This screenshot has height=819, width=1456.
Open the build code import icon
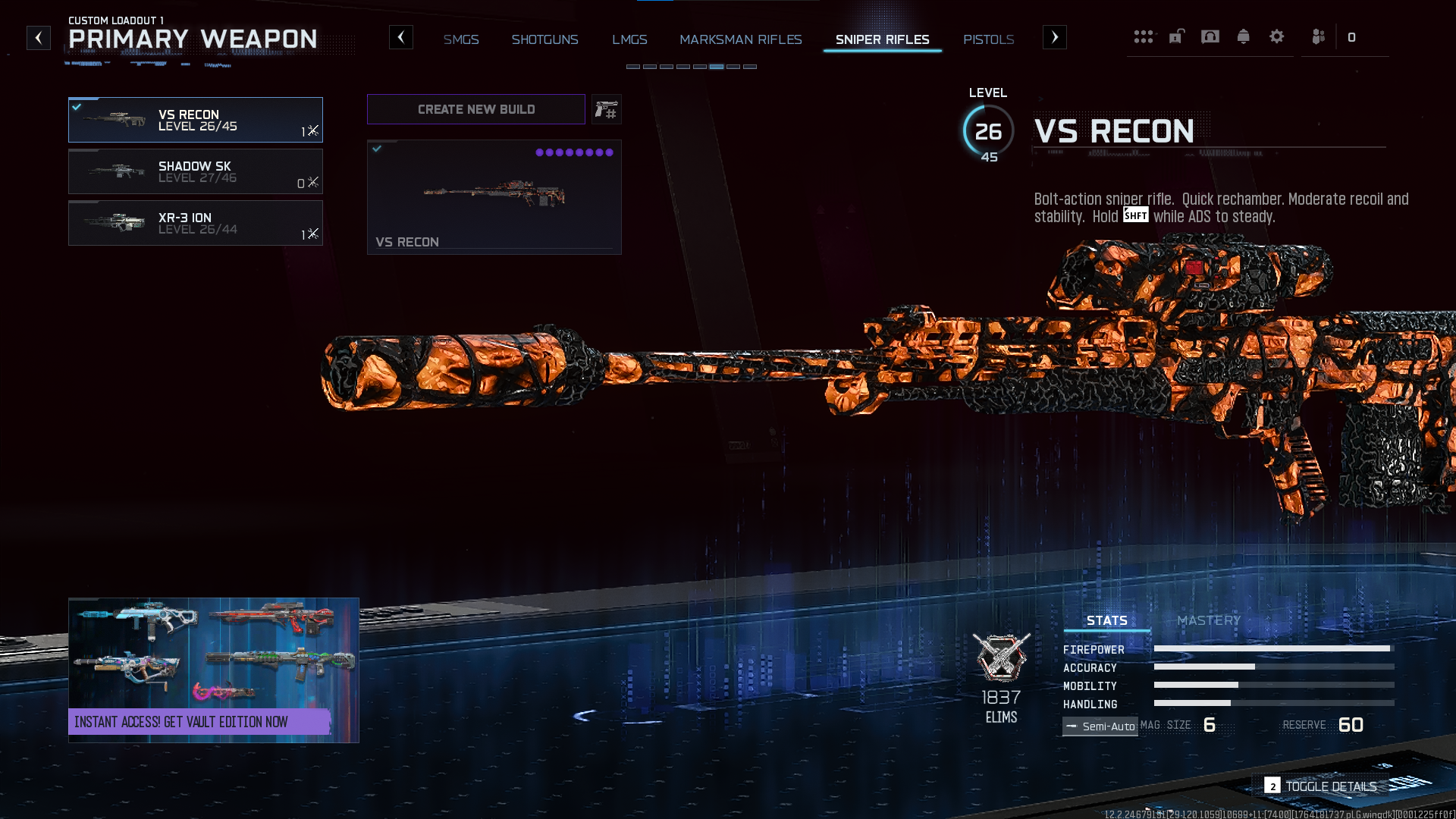click(x=606, y=110)
